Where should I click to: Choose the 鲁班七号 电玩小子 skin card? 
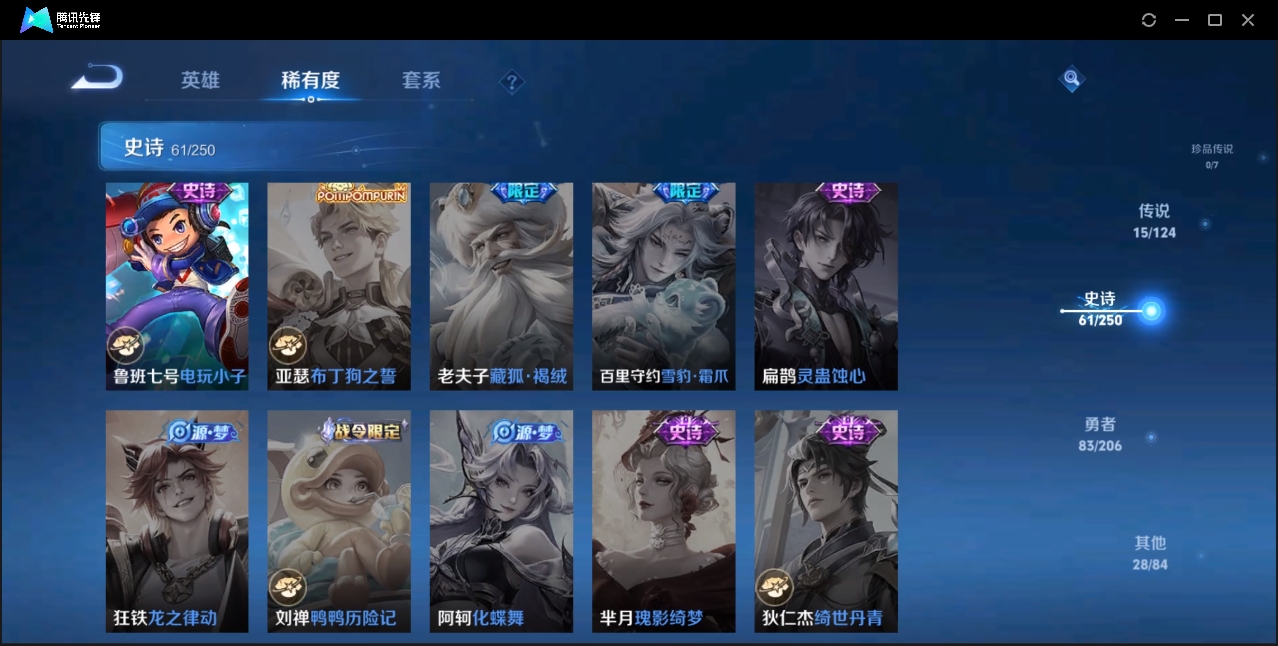(177, 286)
